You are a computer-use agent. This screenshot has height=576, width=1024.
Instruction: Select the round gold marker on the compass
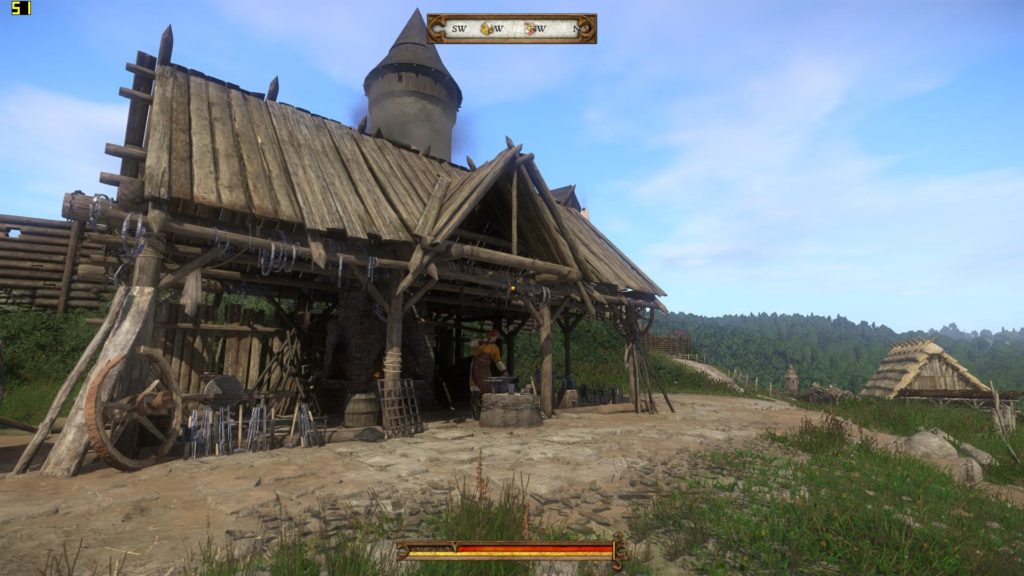point(487,29)
